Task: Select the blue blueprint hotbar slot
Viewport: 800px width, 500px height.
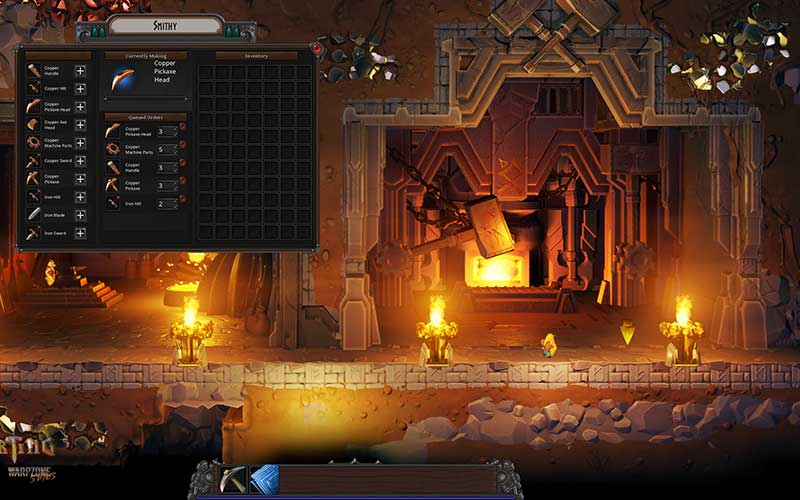Action: 264,479
